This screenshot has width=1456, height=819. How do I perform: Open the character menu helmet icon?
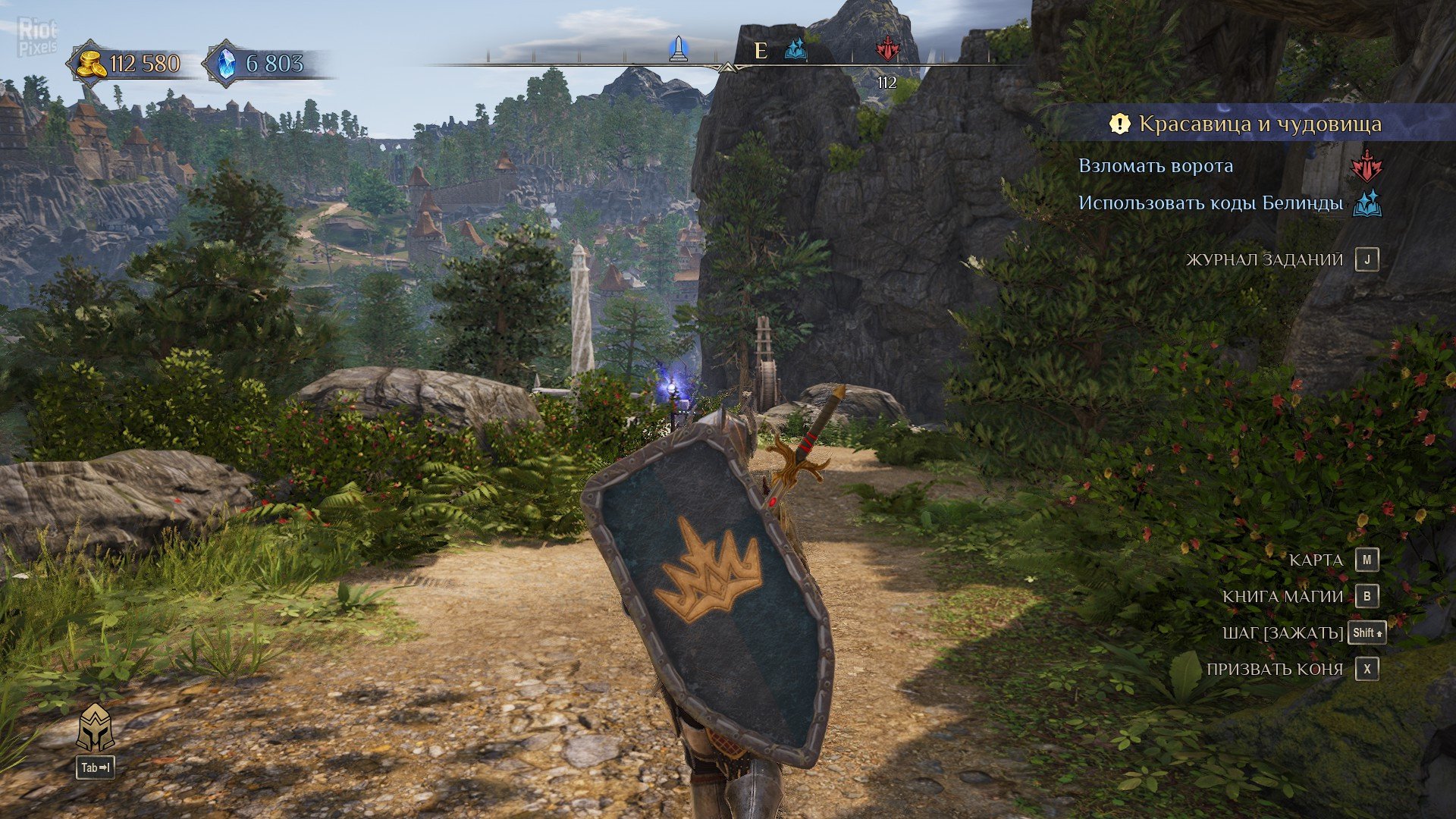click(x=96, y=728)
